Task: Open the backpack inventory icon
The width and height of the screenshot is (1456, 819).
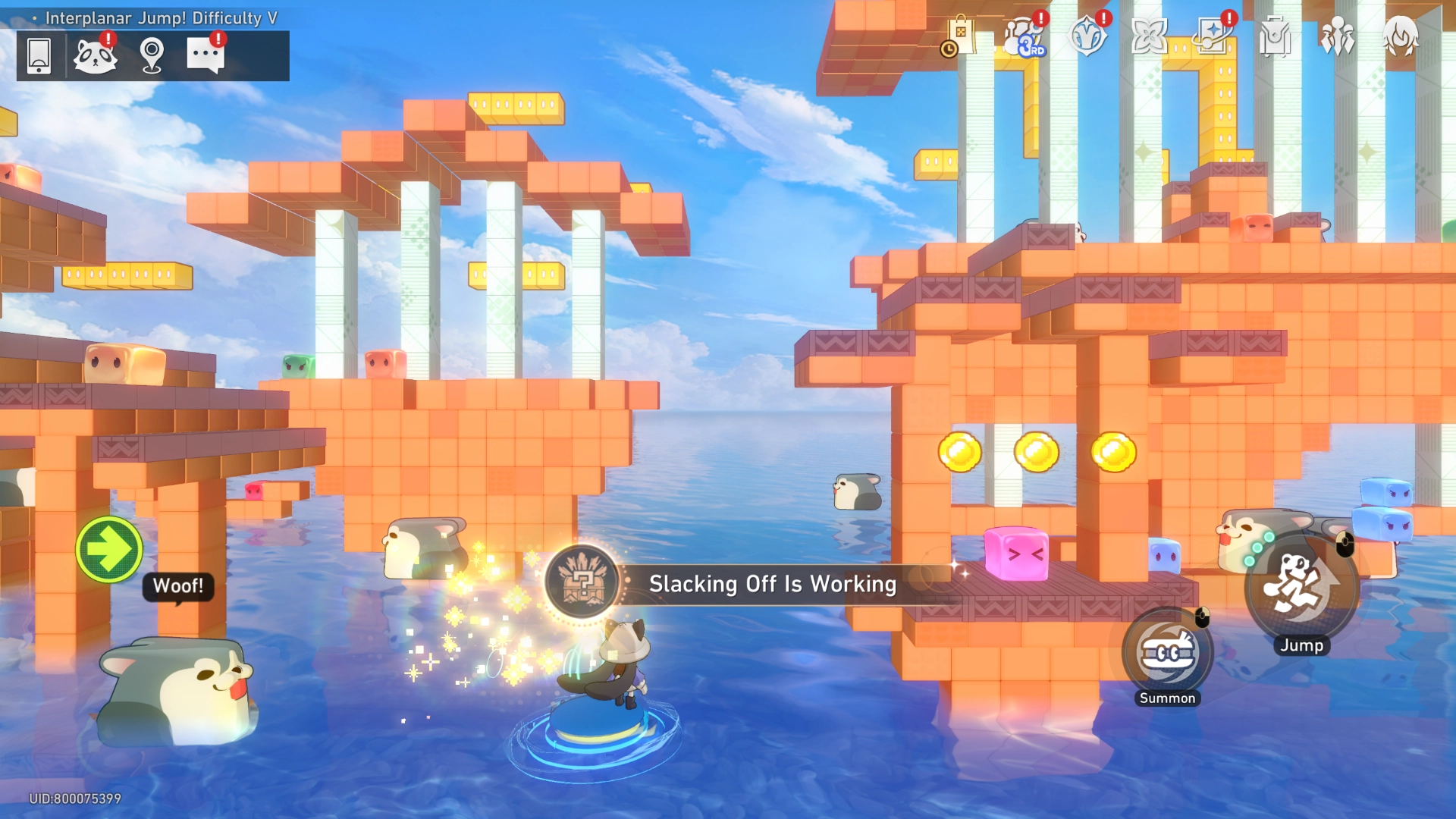Action: 1276,36
